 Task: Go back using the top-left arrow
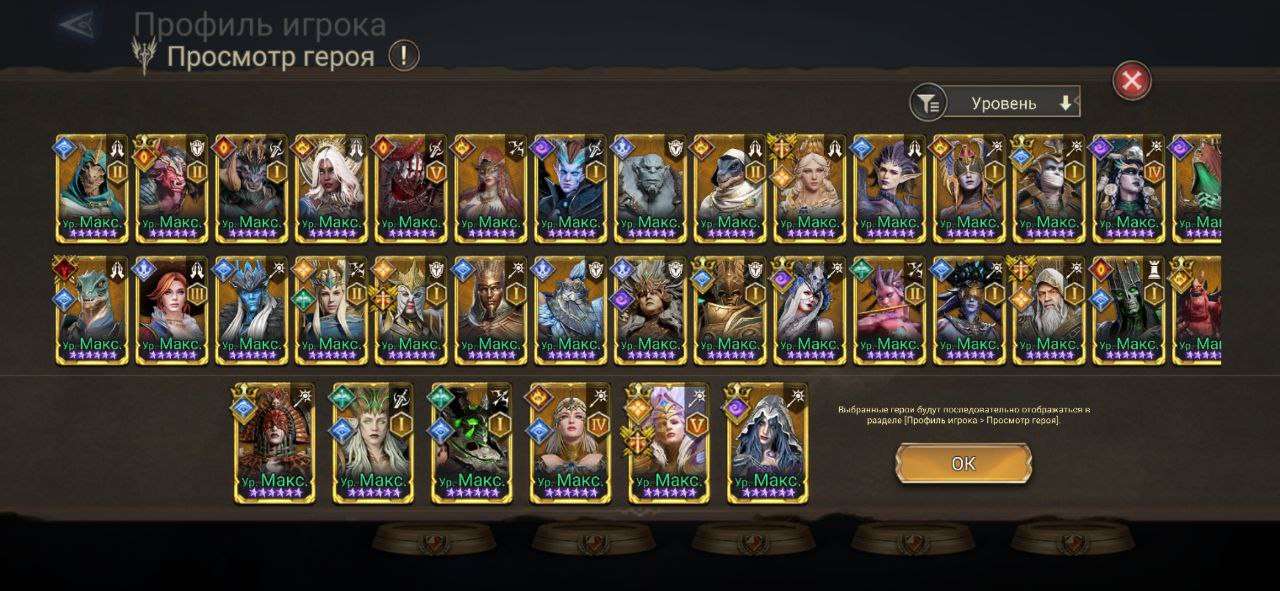pos(80,24)
